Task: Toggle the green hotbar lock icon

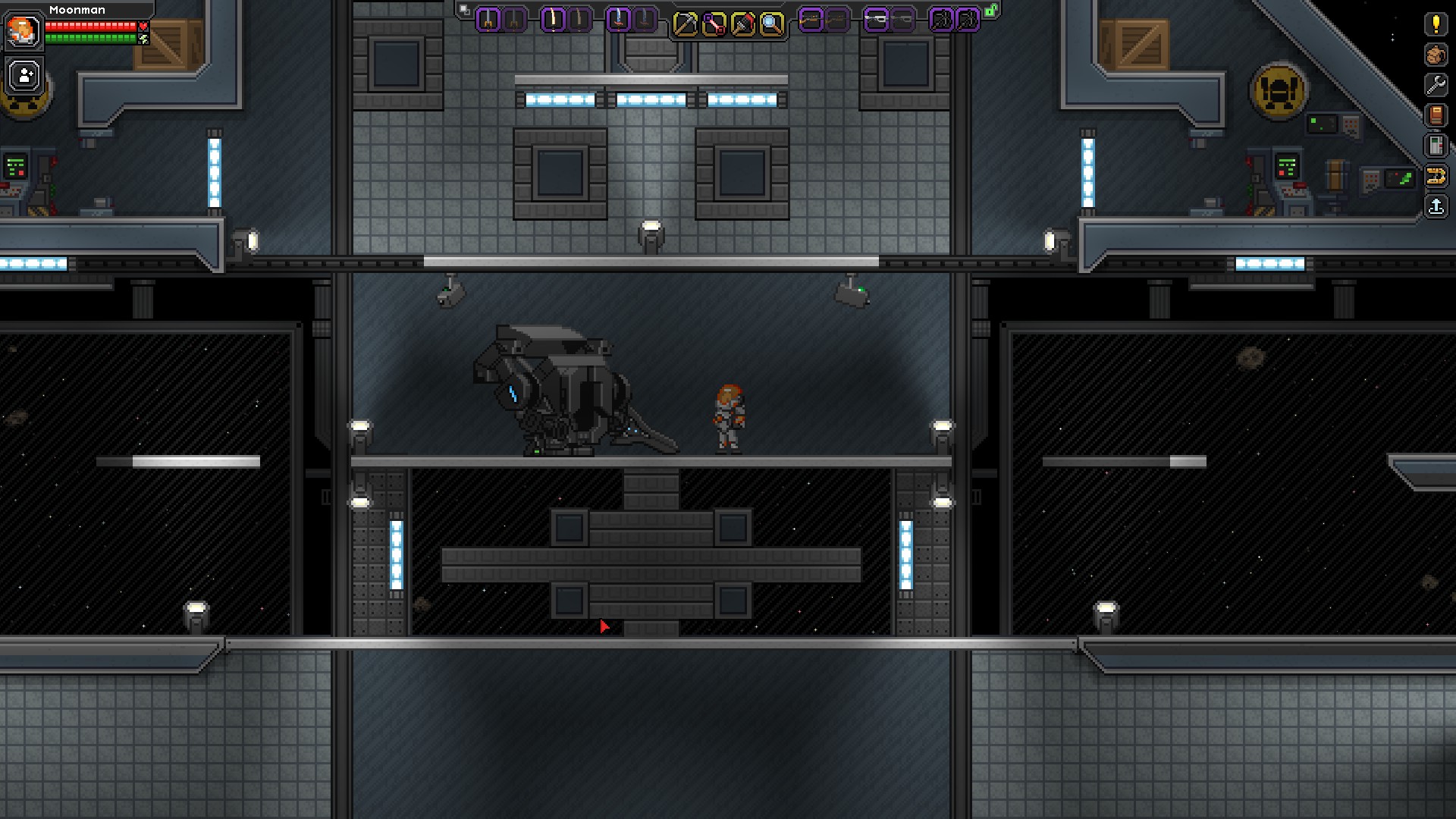Action: point(991,11)
